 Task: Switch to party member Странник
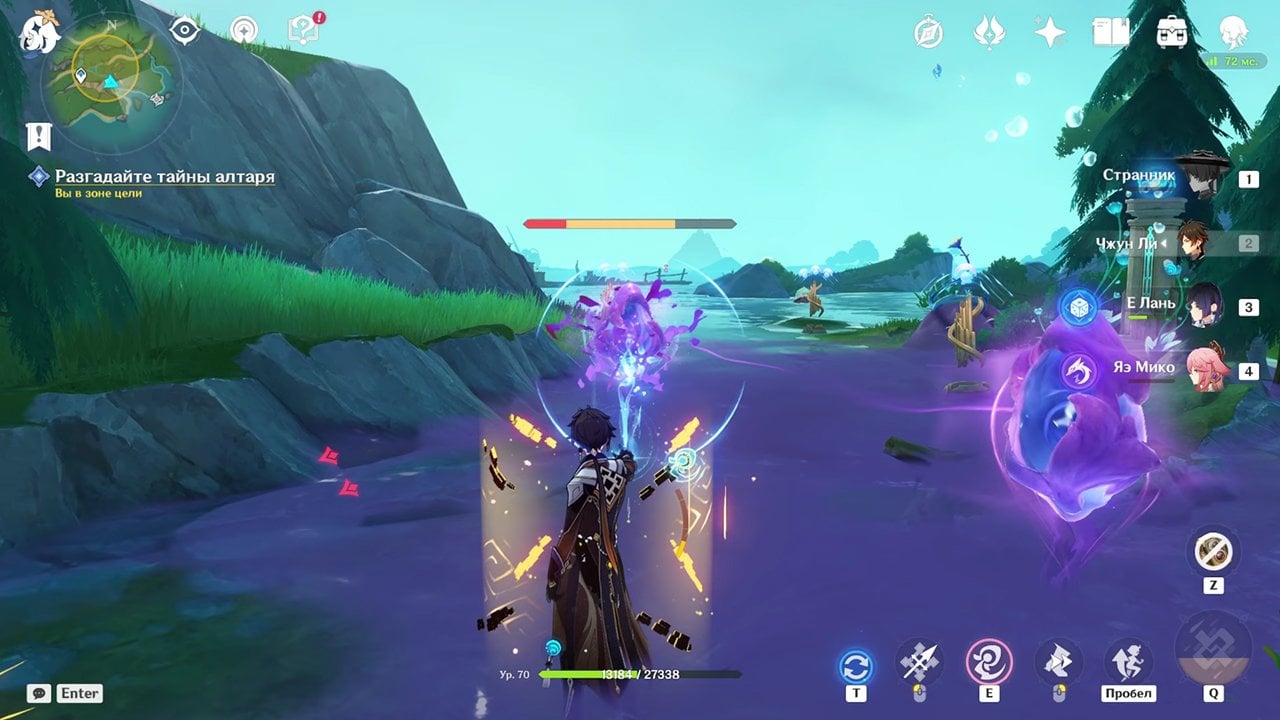coord(1200,179)
